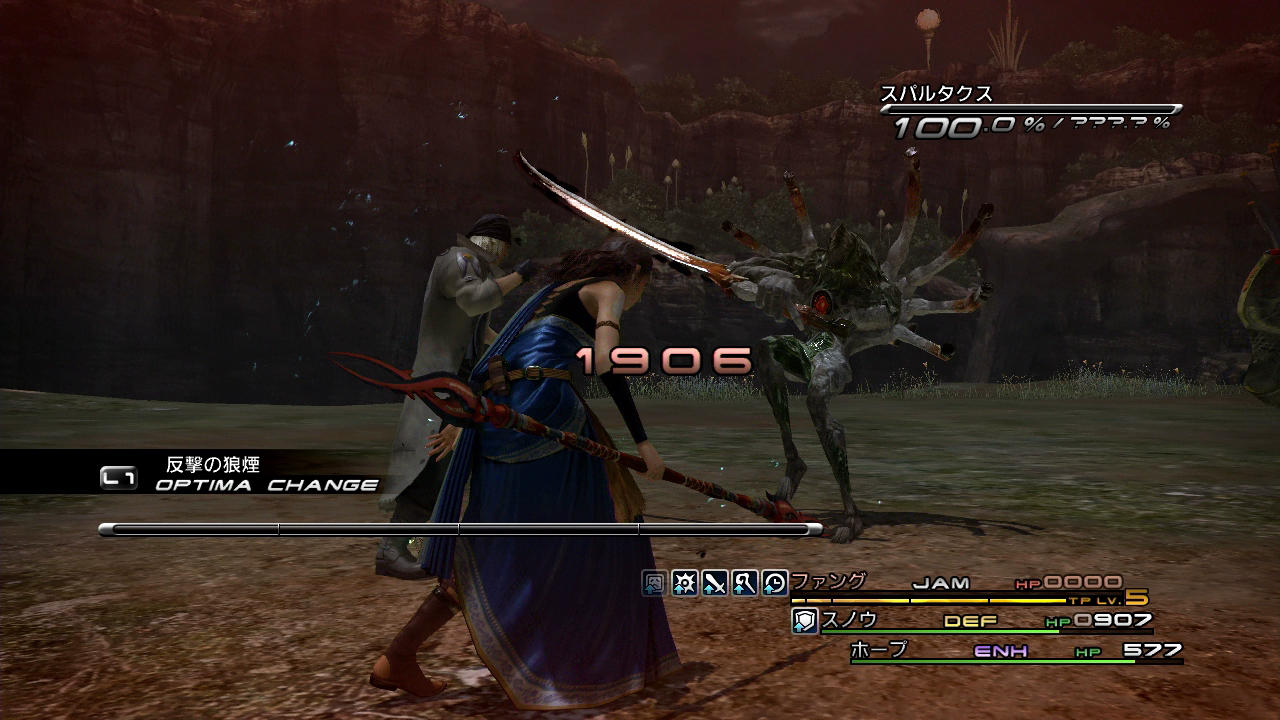The image size is (1280, 720).
Task: Click Snow's shield Protect status icon
Action: [805, 621]
